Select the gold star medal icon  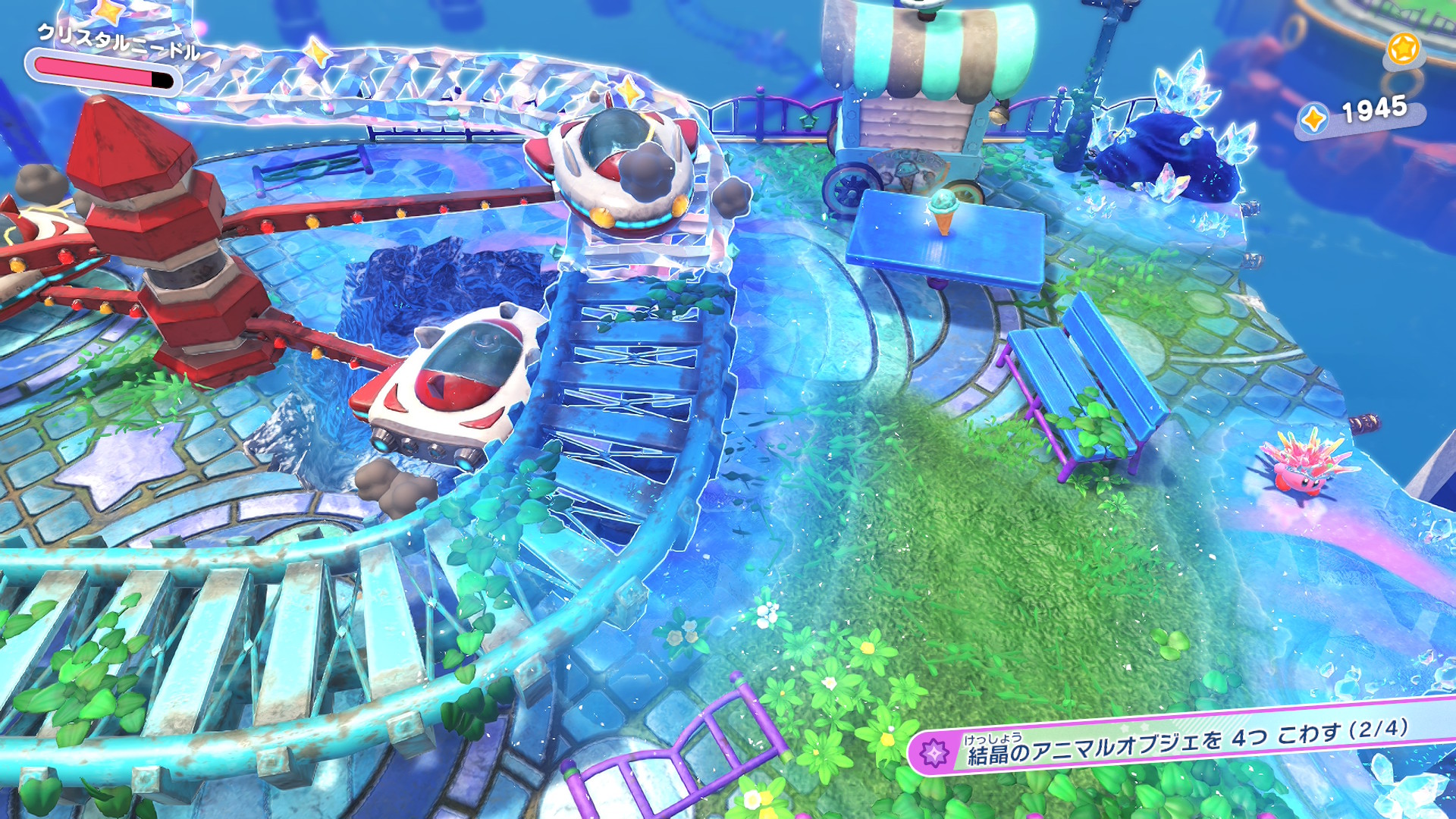(1402, 49)
